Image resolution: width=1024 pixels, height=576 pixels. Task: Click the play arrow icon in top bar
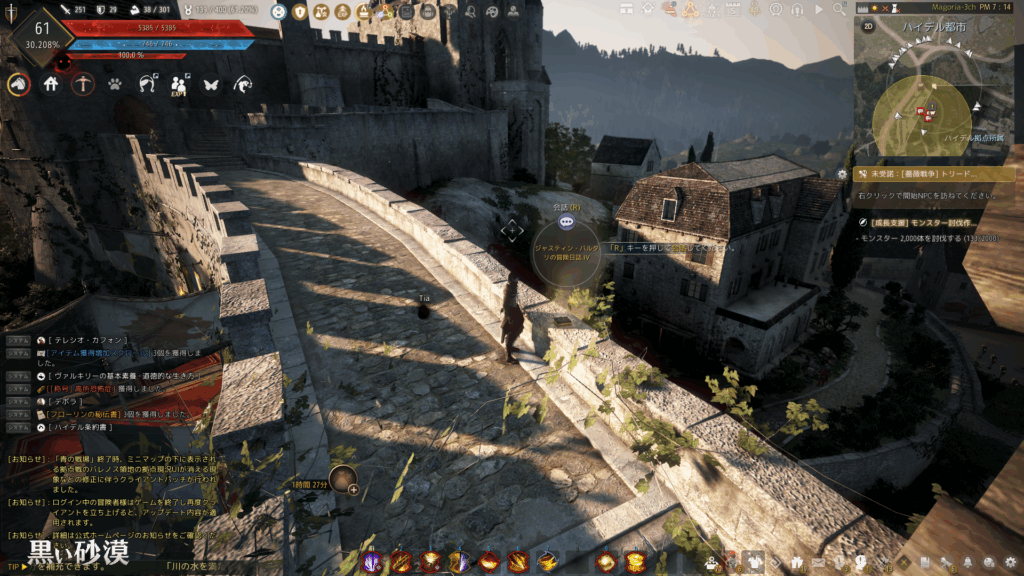coord(819,10)
